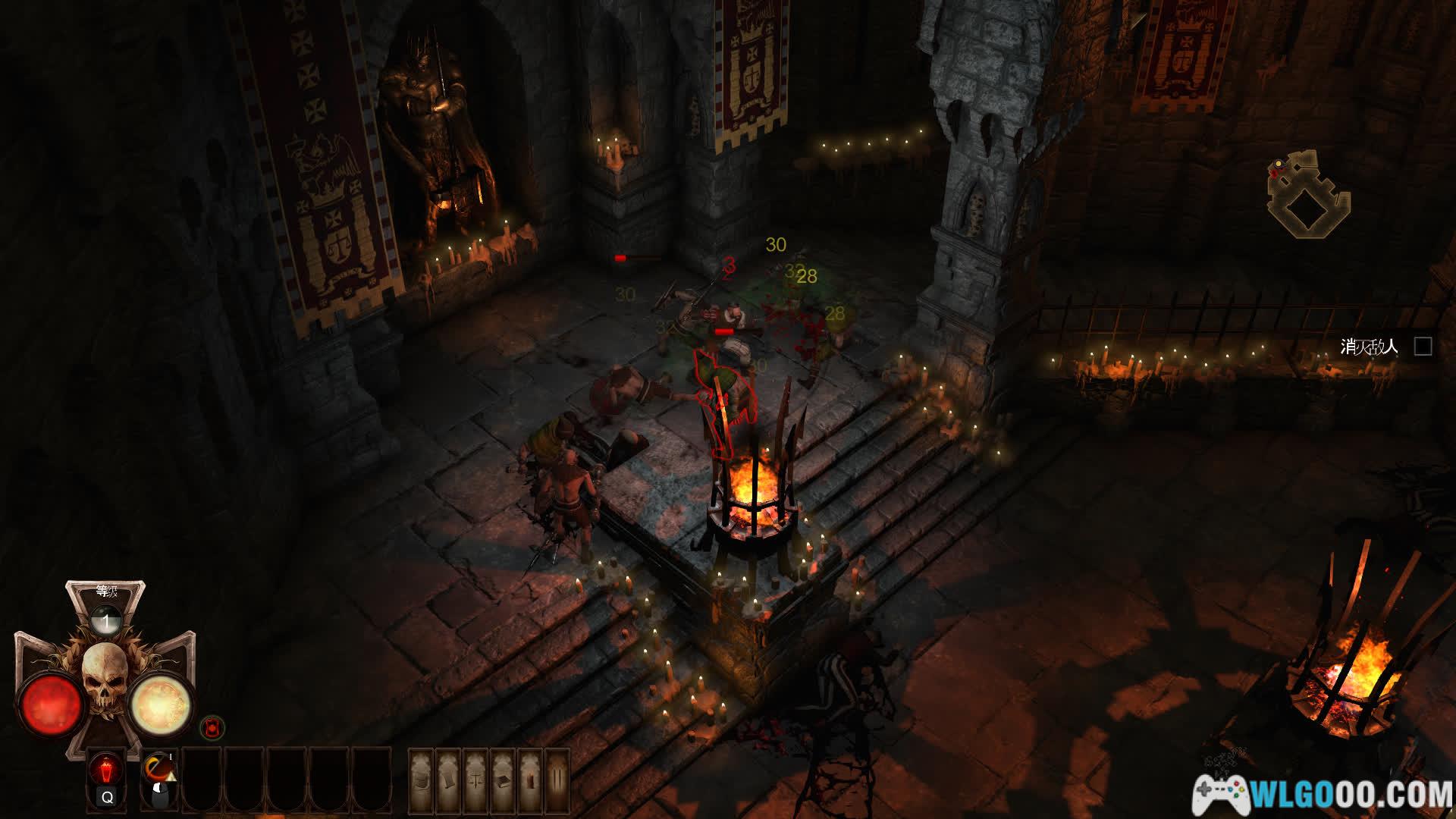
Task: Open the minimap of the dungeon
Action: click(x=1307, y=193)
